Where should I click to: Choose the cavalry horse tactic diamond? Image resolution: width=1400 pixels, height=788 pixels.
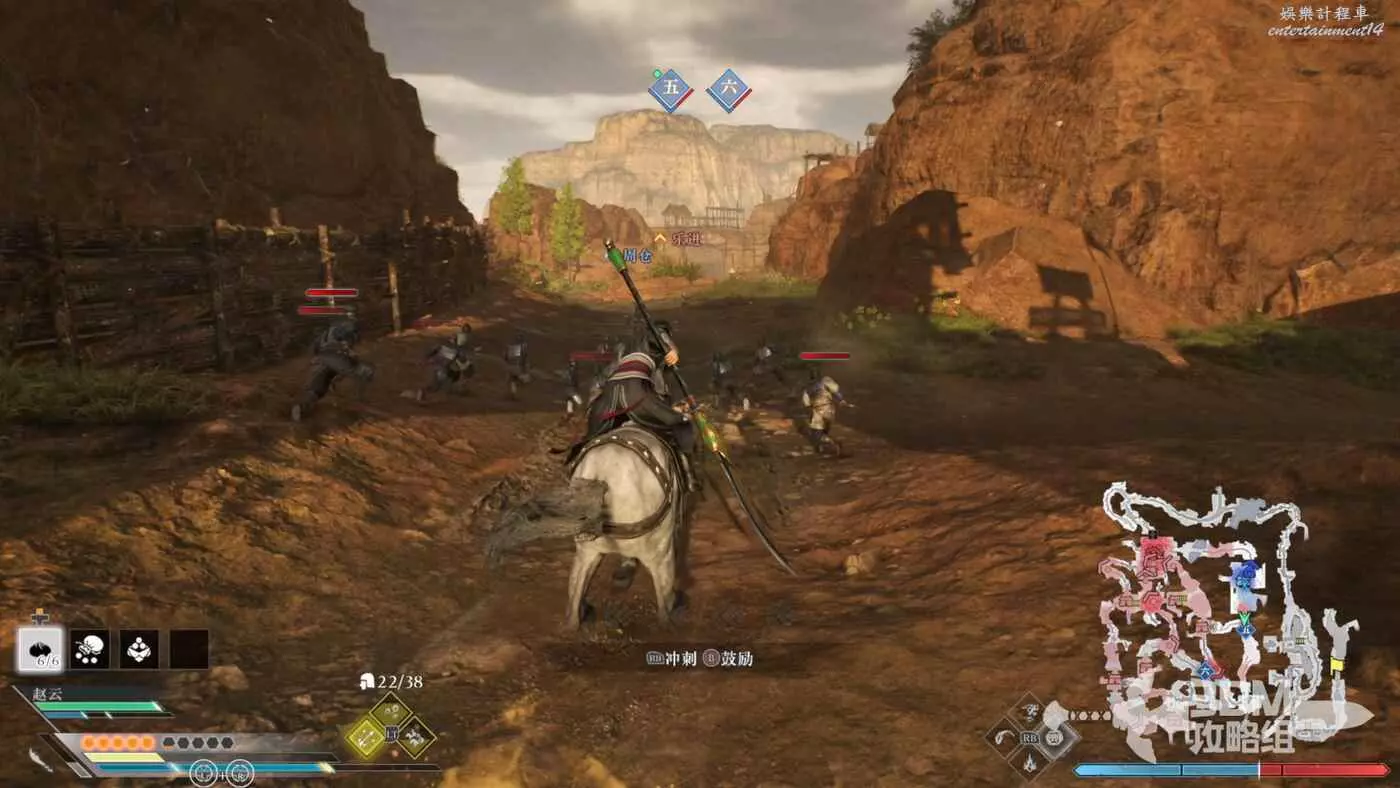coord(417,738)
